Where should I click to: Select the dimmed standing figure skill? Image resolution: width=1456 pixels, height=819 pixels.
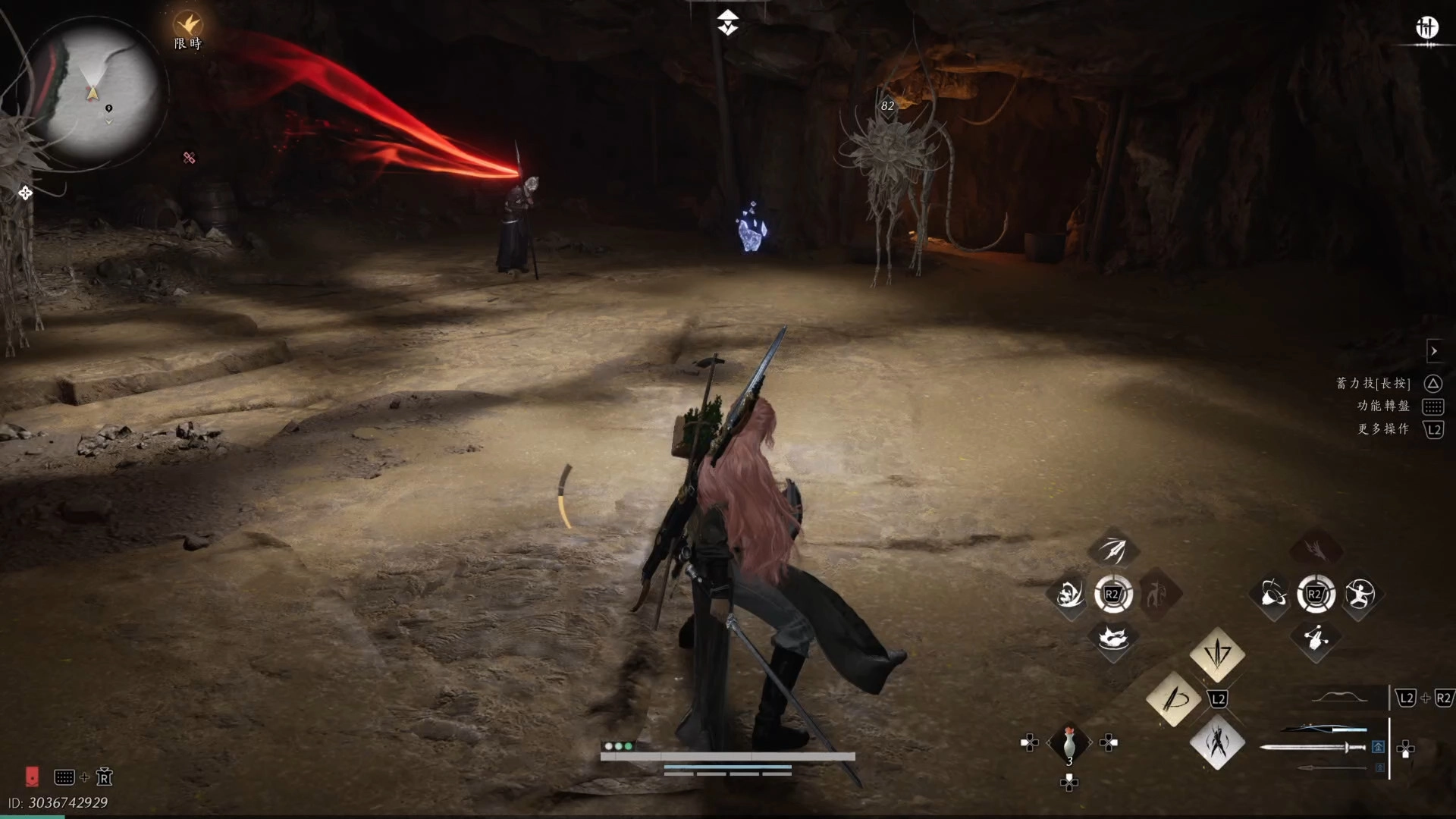click(x=1156, y=595)
